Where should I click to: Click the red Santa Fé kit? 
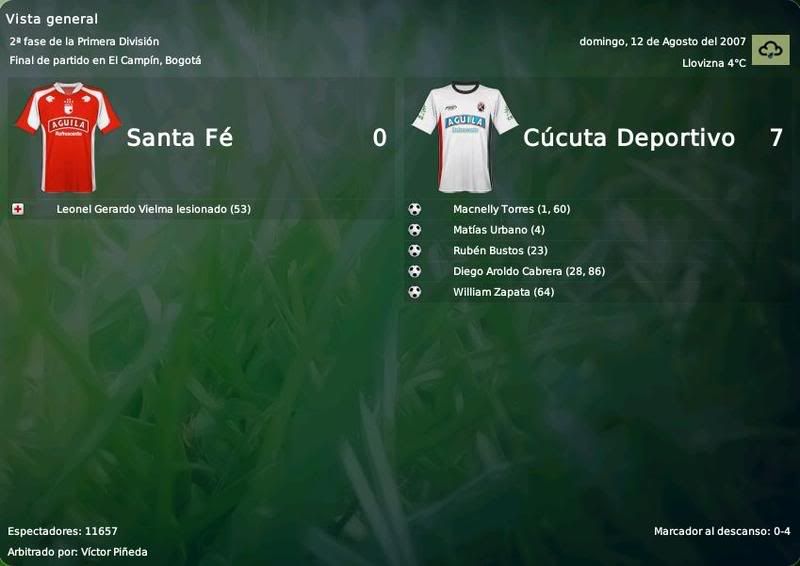[67, 136]
